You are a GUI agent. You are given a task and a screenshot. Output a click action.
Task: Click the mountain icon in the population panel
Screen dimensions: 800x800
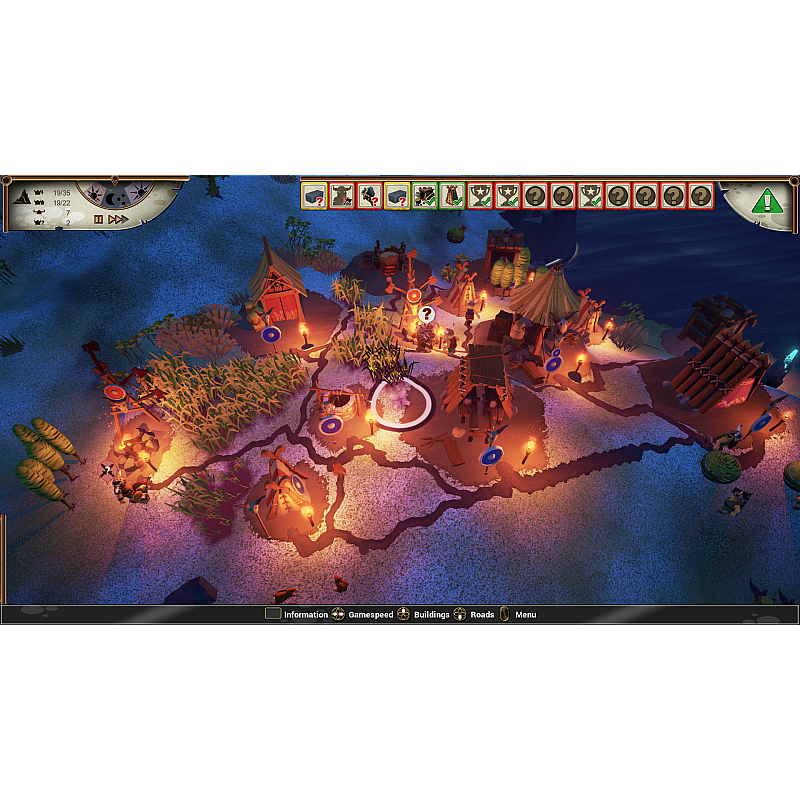23,196
